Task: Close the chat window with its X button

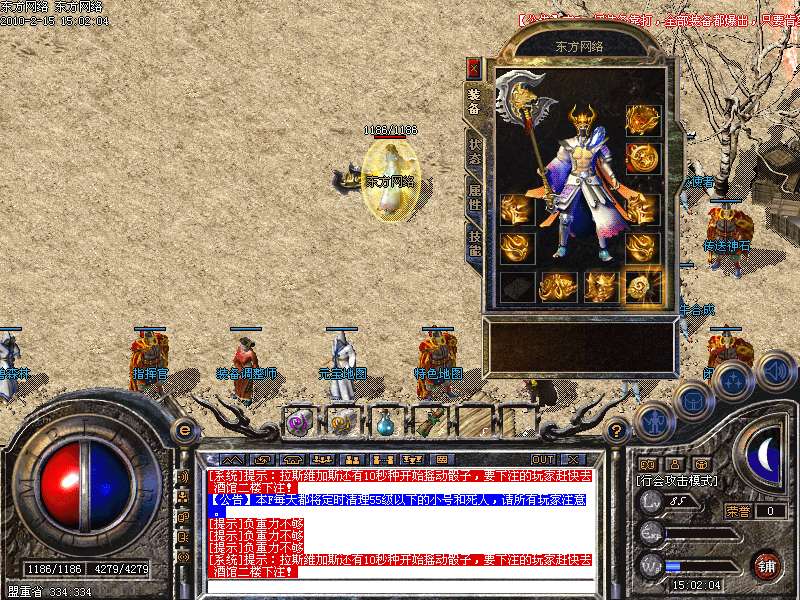Action: [x=573, y=459]
